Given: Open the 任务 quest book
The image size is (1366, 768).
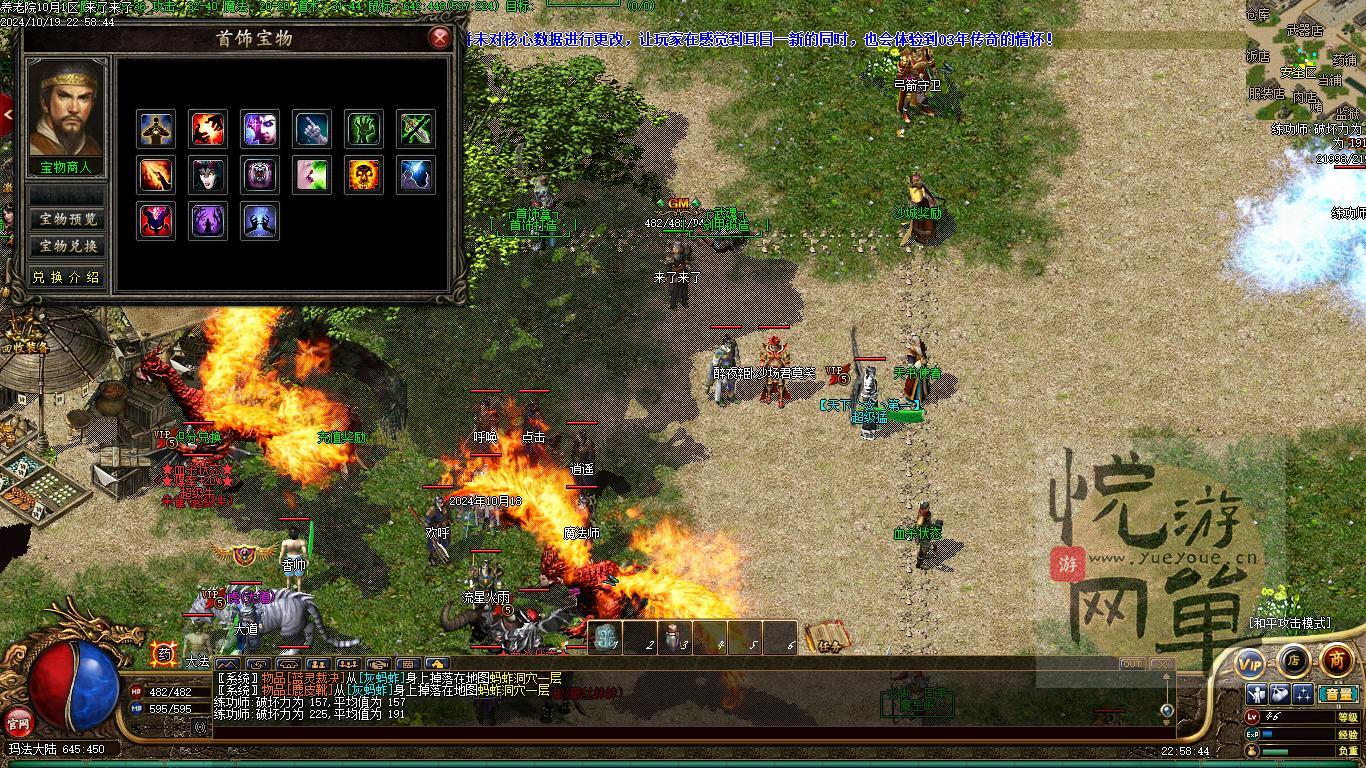Looking at the screenshot, I should (x=828, y=638).
